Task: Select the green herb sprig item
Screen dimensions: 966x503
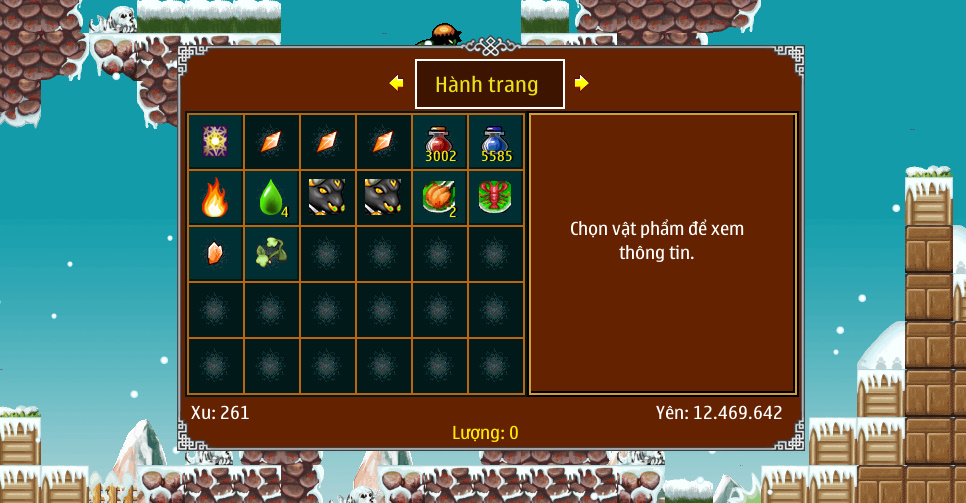Action: point(272,254)
